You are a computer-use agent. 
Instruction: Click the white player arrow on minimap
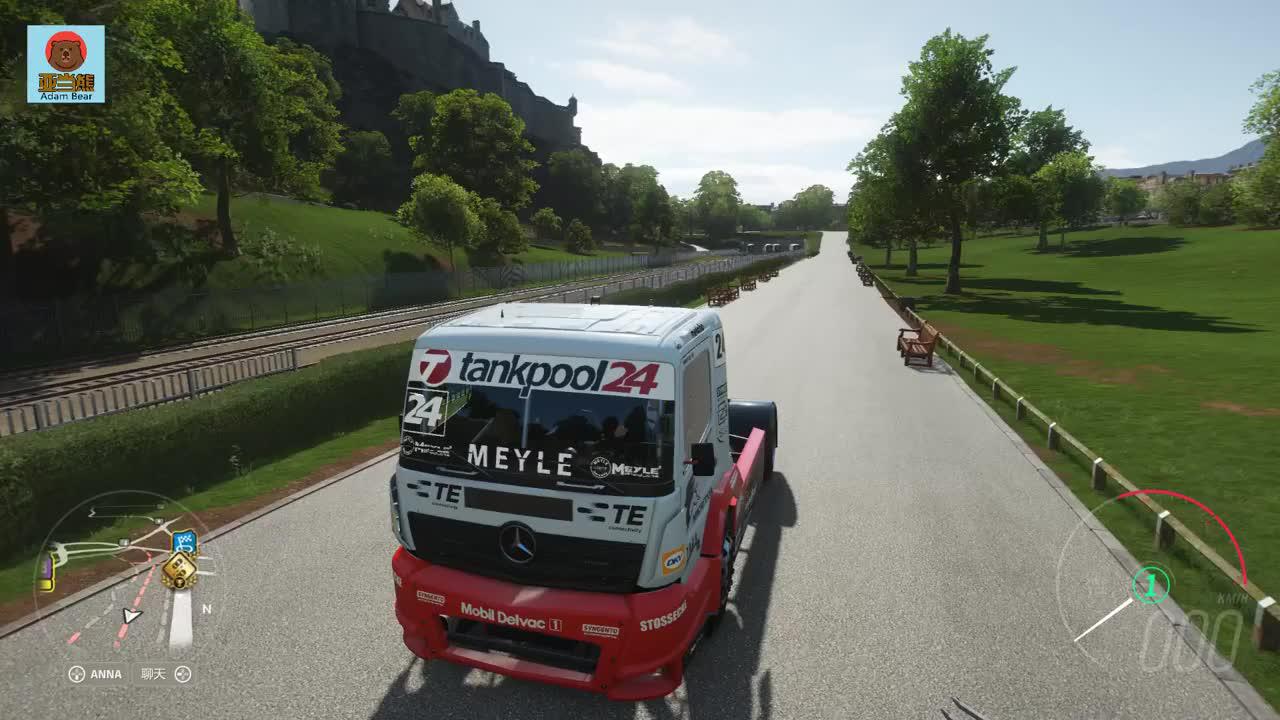click(x=131, y=615)
